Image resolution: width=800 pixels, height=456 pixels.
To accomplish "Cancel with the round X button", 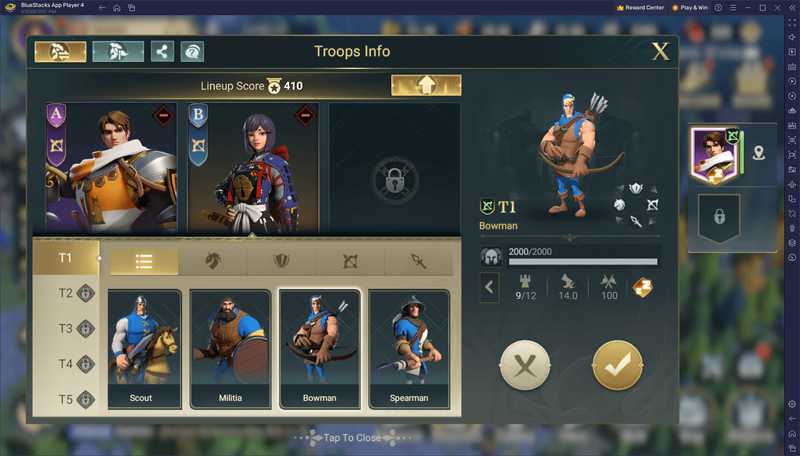I will click(x=525, y=366).
